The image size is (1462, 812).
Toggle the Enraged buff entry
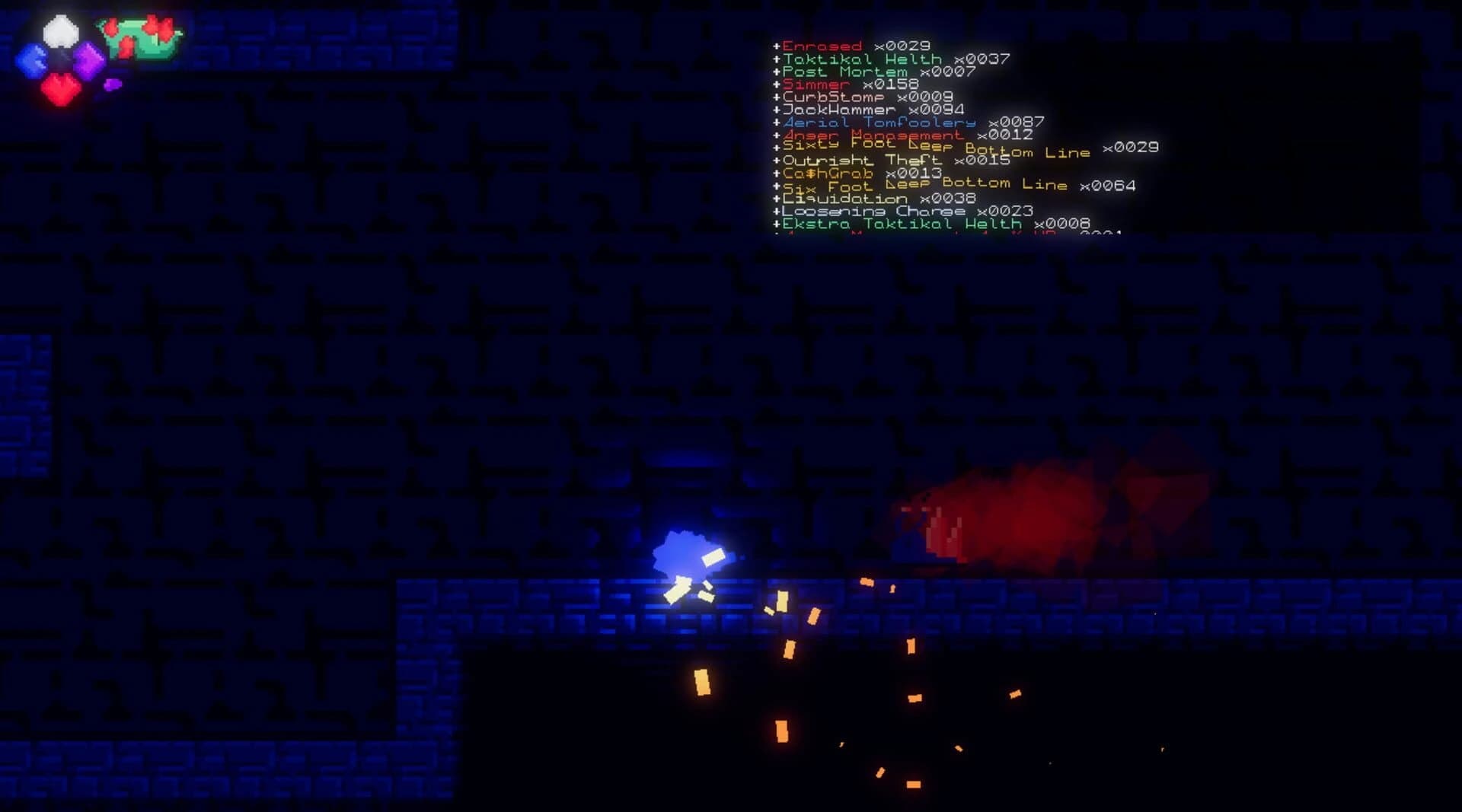click(x=822, y=46)
